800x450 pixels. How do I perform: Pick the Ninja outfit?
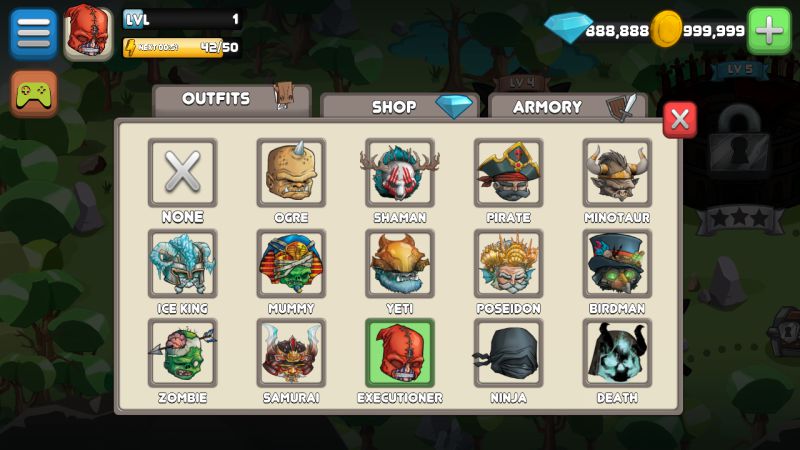tap(509, 353)
